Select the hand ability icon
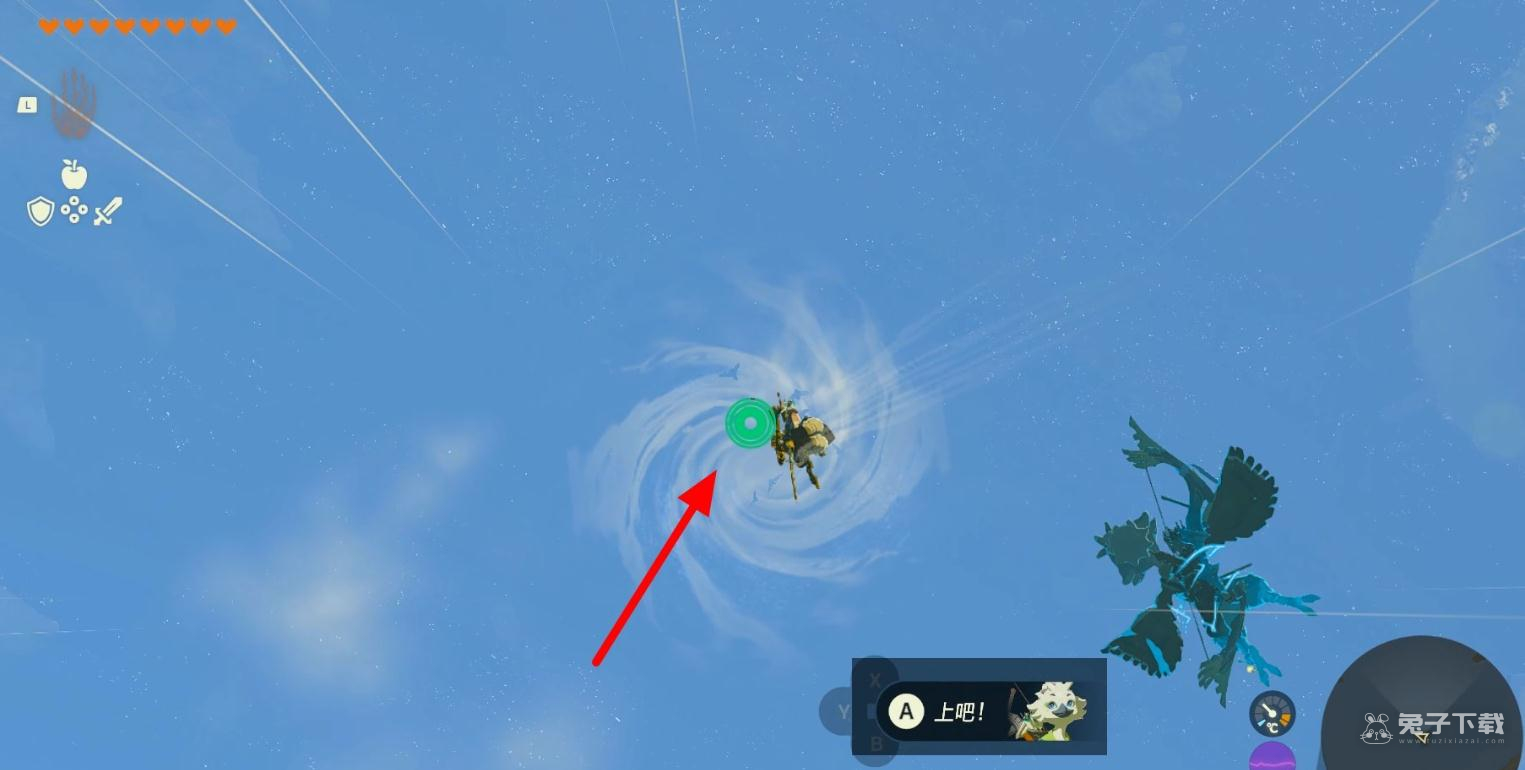The width and height of the screenshot is (1525, 770). 73,103
